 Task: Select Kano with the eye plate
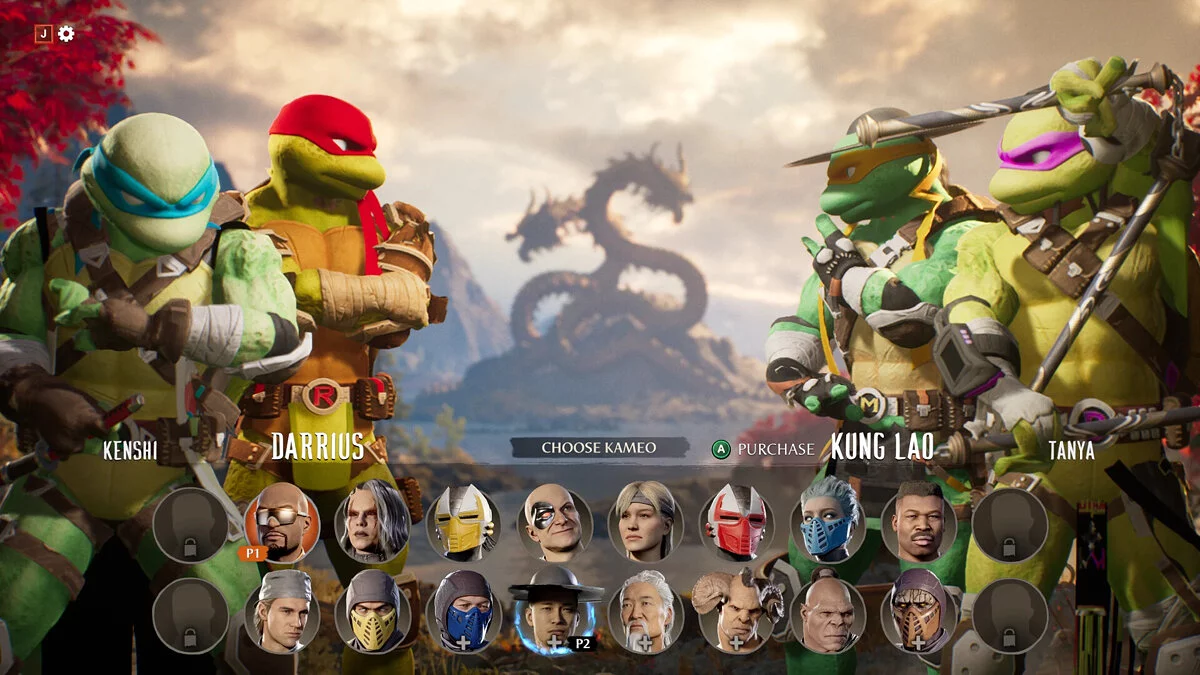[555, 522]
